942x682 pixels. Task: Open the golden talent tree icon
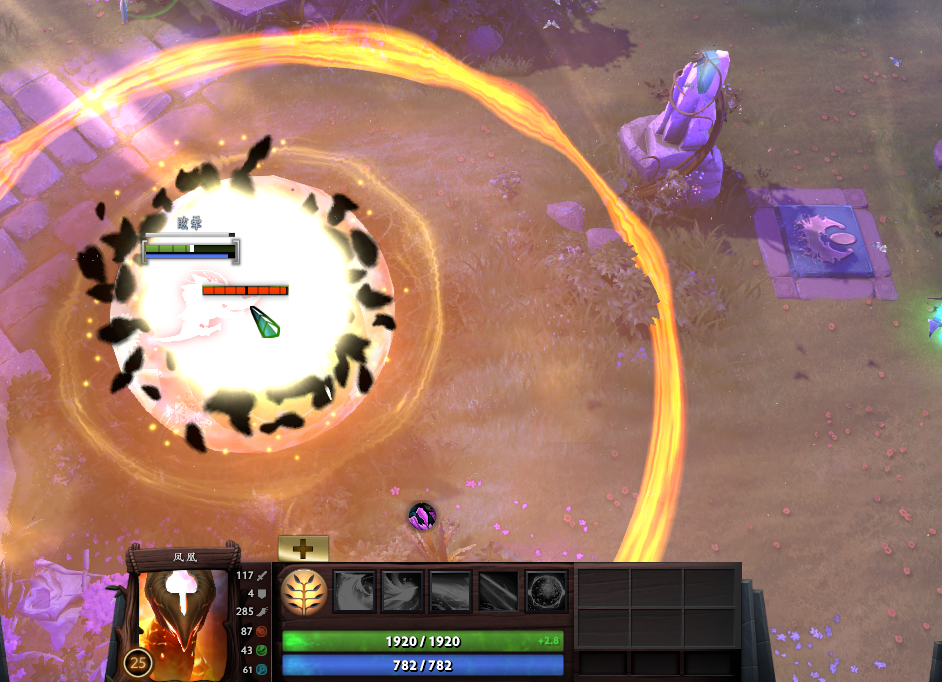point(303,591)
